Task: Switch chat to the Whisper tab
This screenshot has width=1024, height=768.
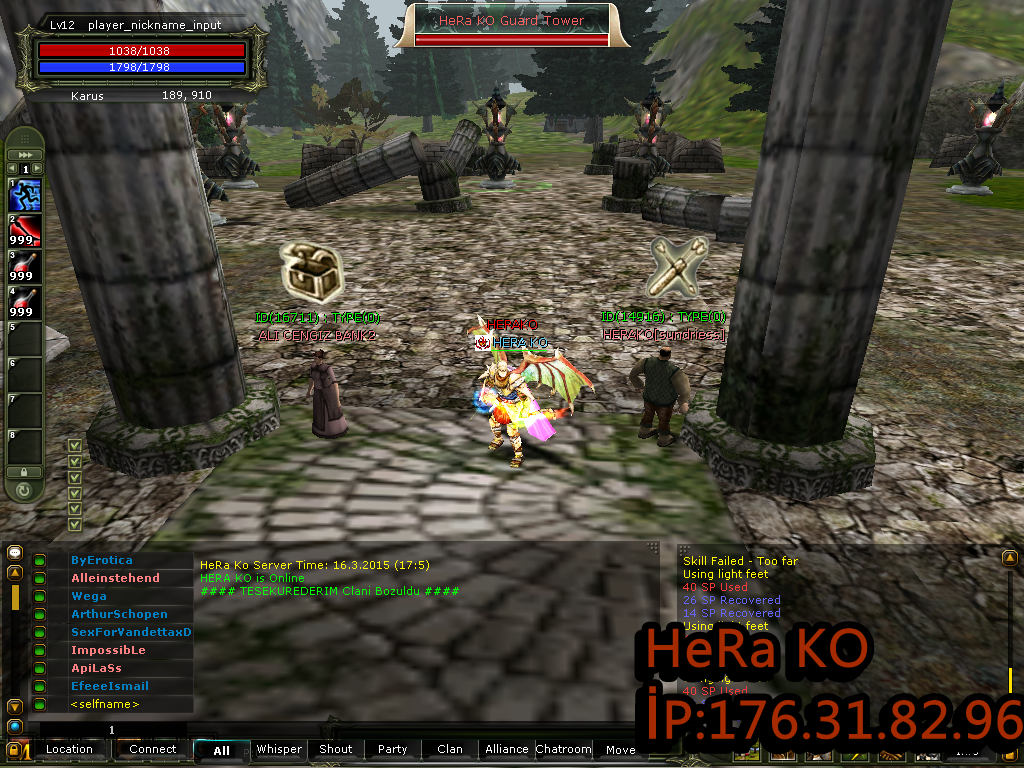Action: 278,749
